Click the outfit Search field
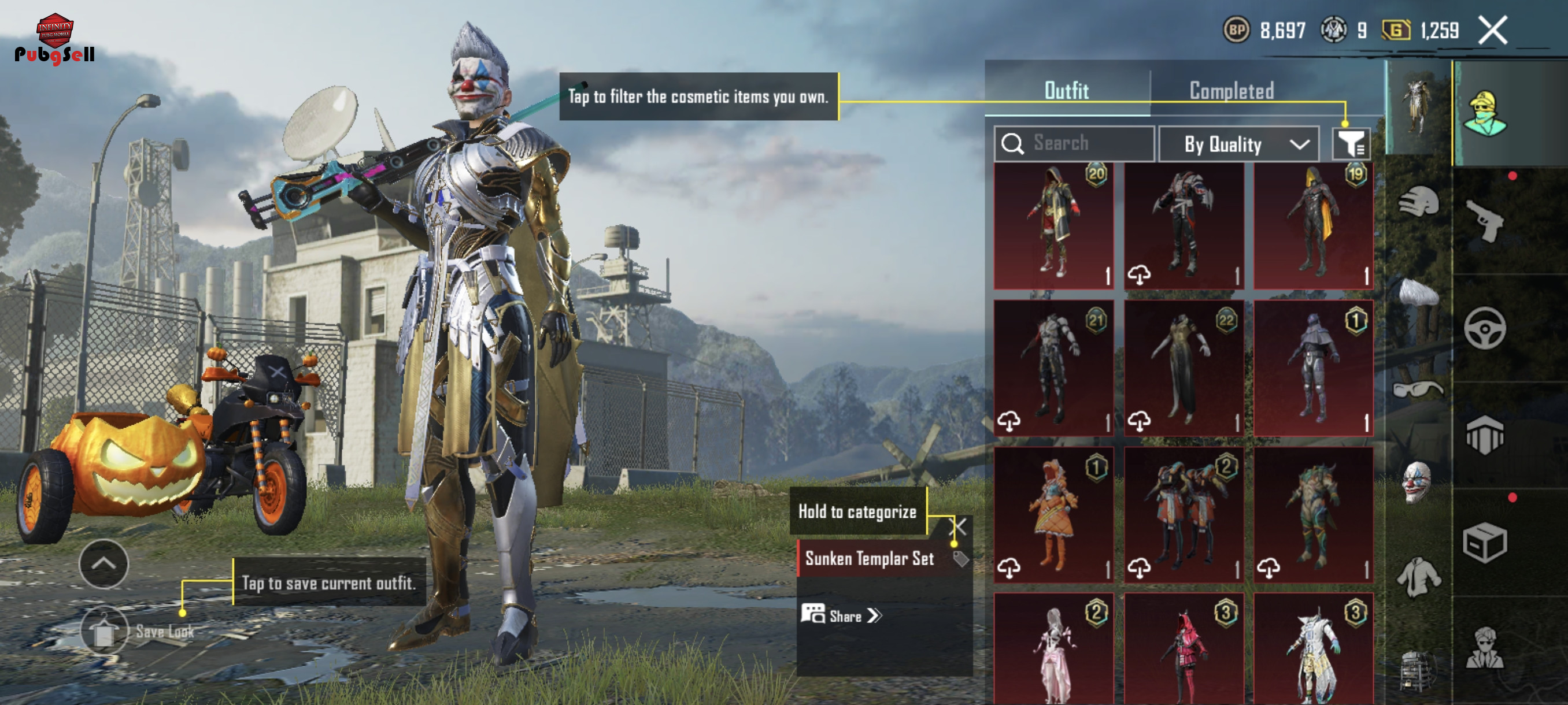This screenshot has height=705, width=1568. coord(1074,143)
